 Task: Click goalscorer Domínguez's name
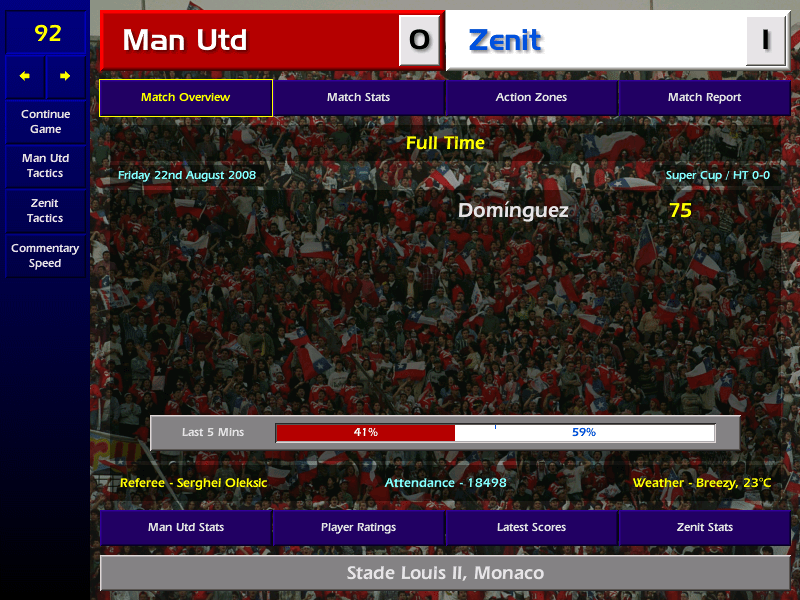tap(513, 211)
